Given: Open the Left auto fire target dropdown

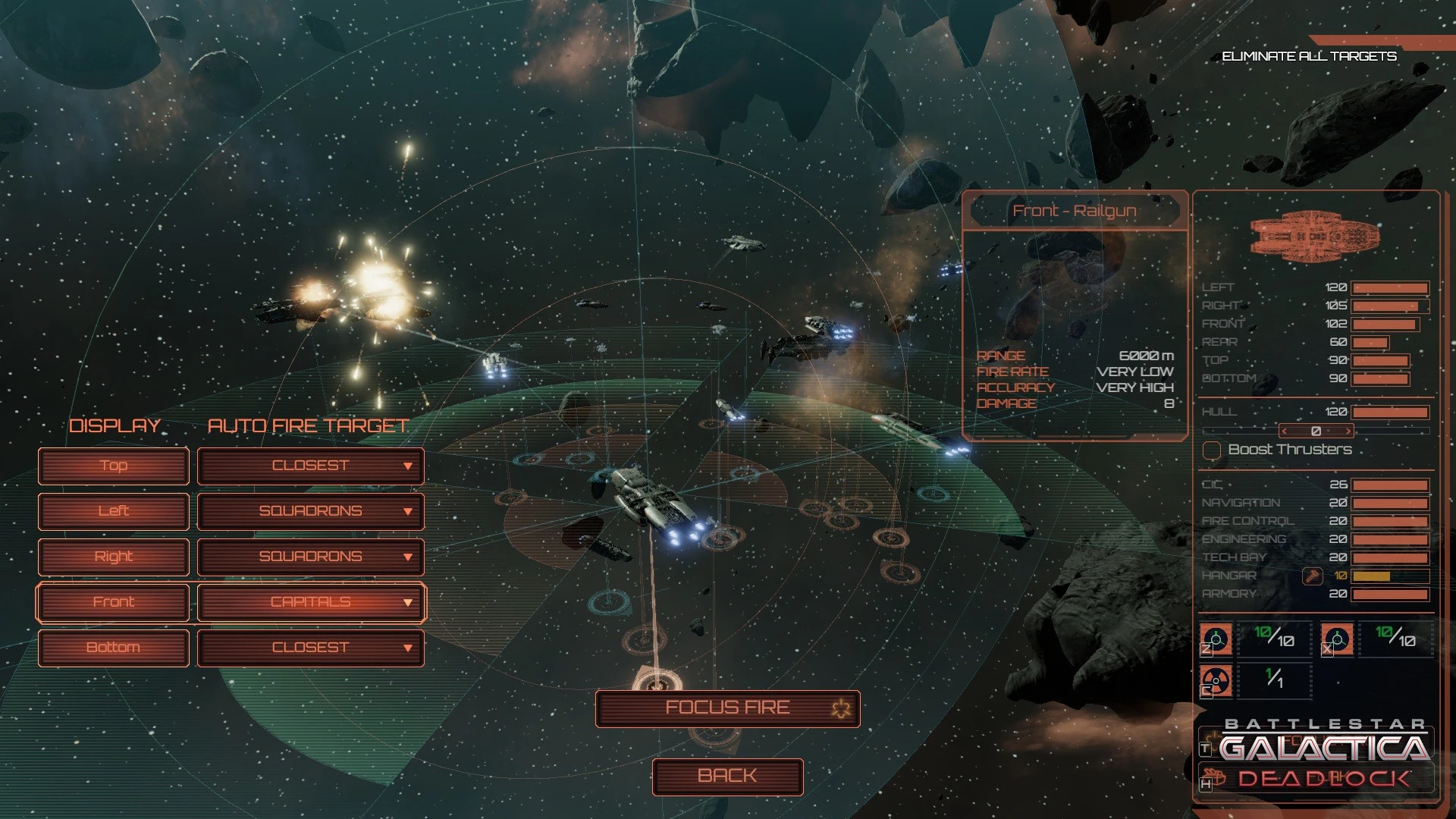Looking at the screenshot, I should tap(311, 511).
